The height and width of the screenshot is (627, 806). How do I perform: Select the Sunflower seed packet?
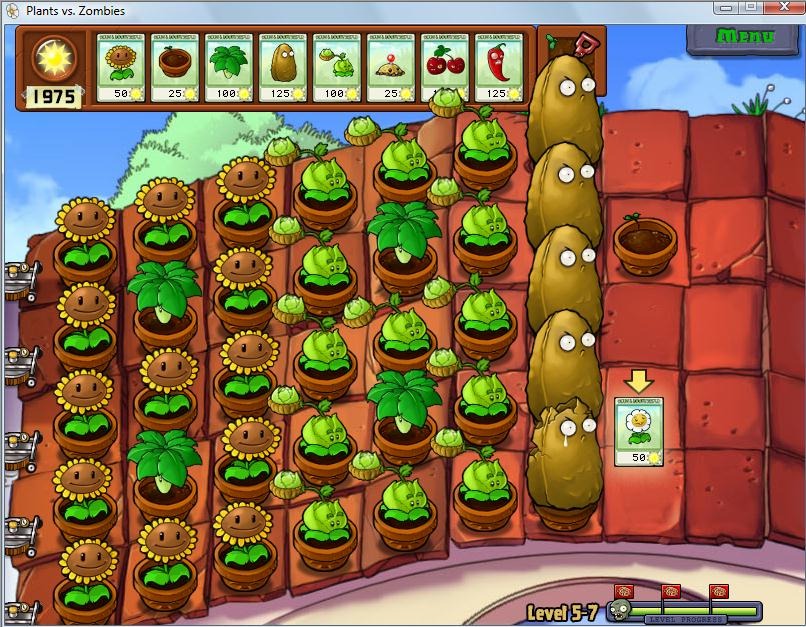pos(121,67)
